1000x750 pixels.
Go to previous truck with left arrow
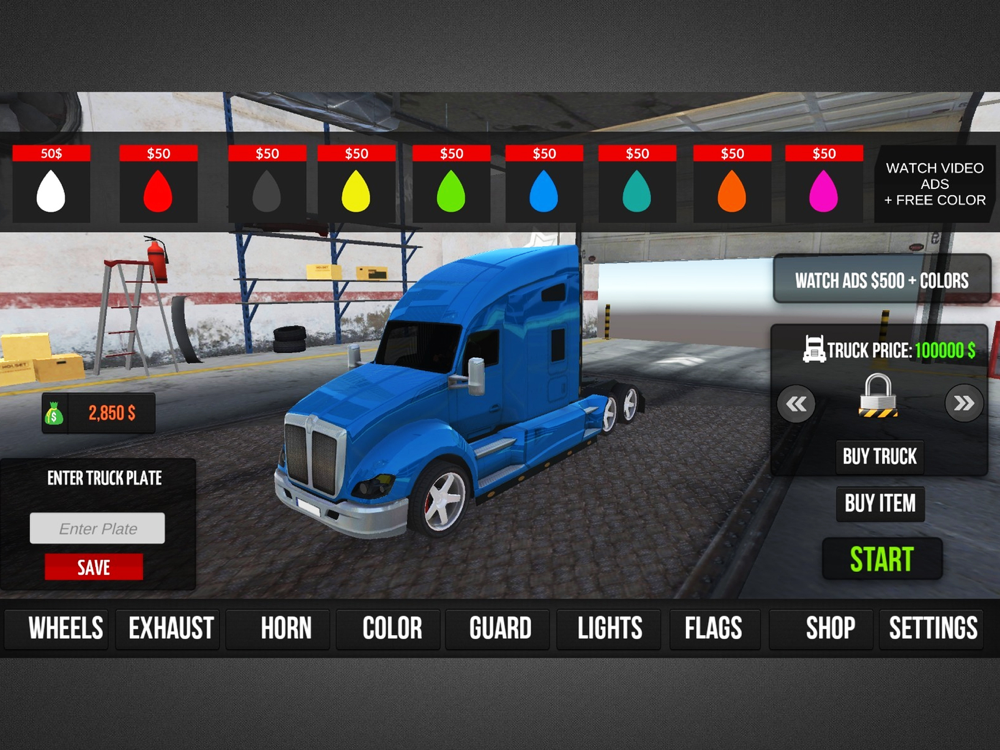pos(797,404)
